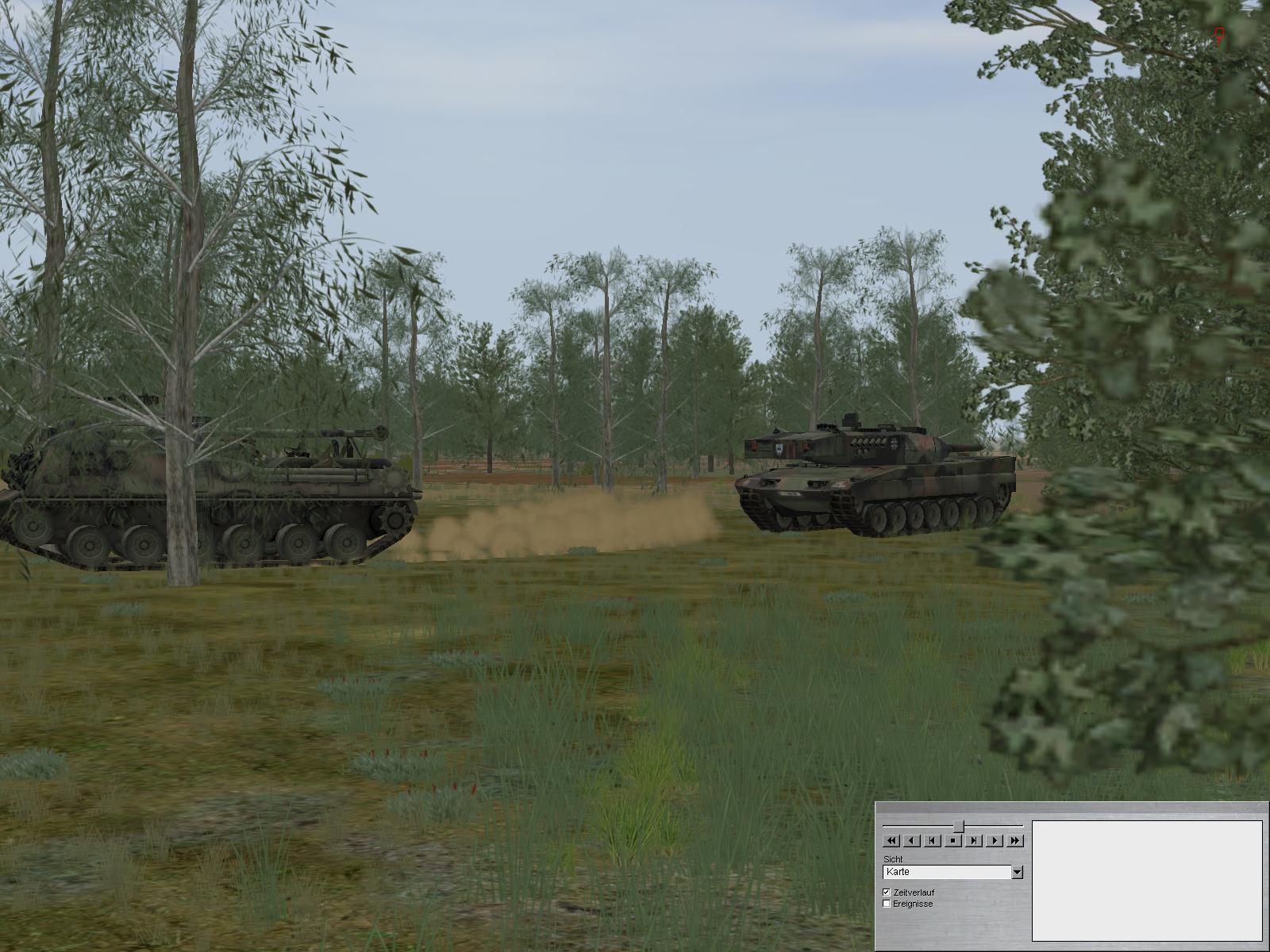
Task: Play the replay forward
Action: coord(995,841)
